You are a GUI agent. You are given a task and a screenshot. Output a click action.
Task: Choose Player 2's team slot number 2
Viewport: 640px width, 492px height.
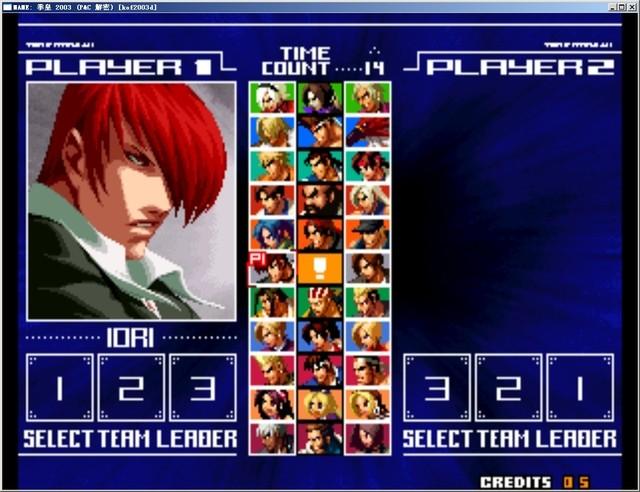point(509,388)
